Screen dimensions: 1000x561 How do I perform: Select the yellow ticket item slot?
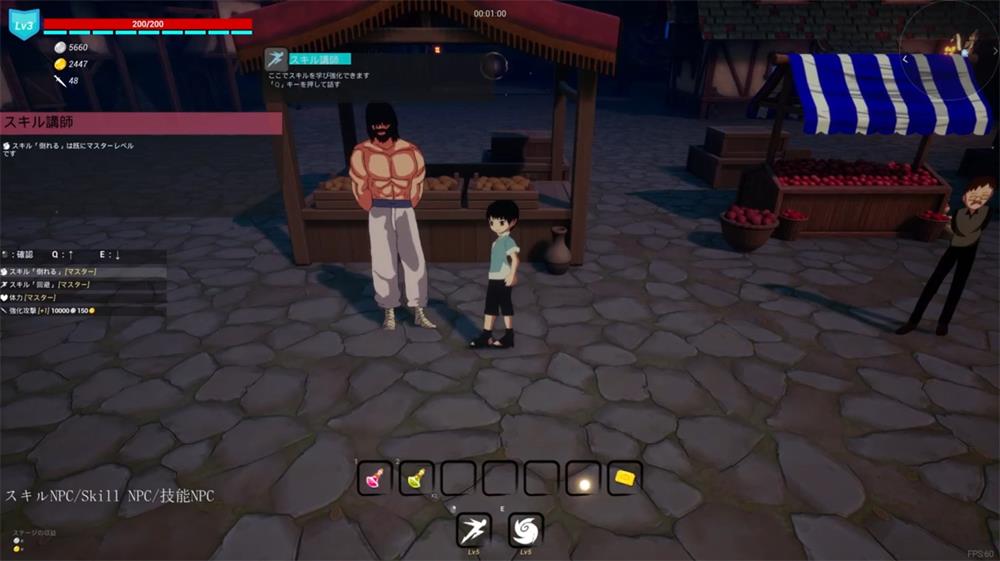[625, 479]
